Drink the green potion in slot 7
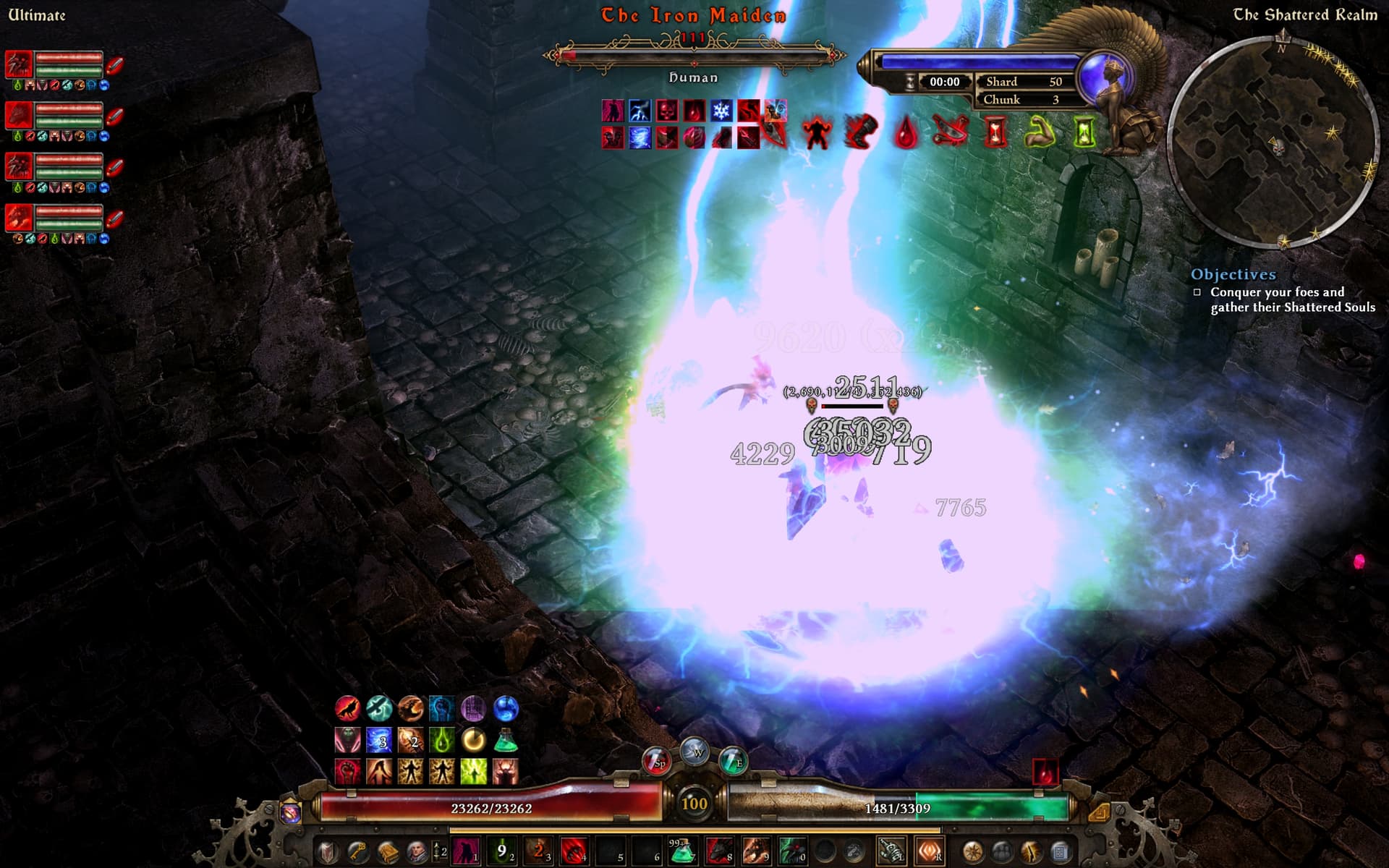Screen dimensions: 1389x868 [682, 851]
